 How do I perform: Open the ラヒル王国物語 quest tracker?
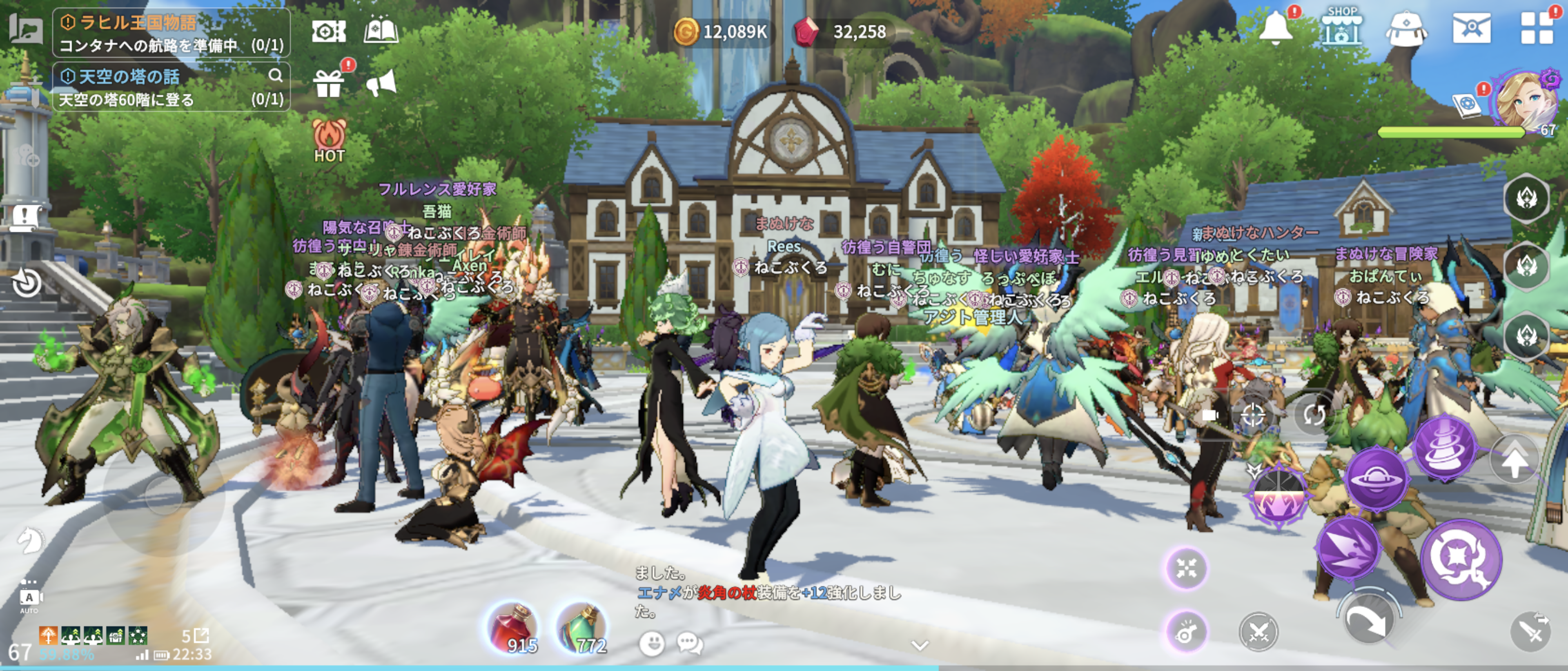click(170, 33)
